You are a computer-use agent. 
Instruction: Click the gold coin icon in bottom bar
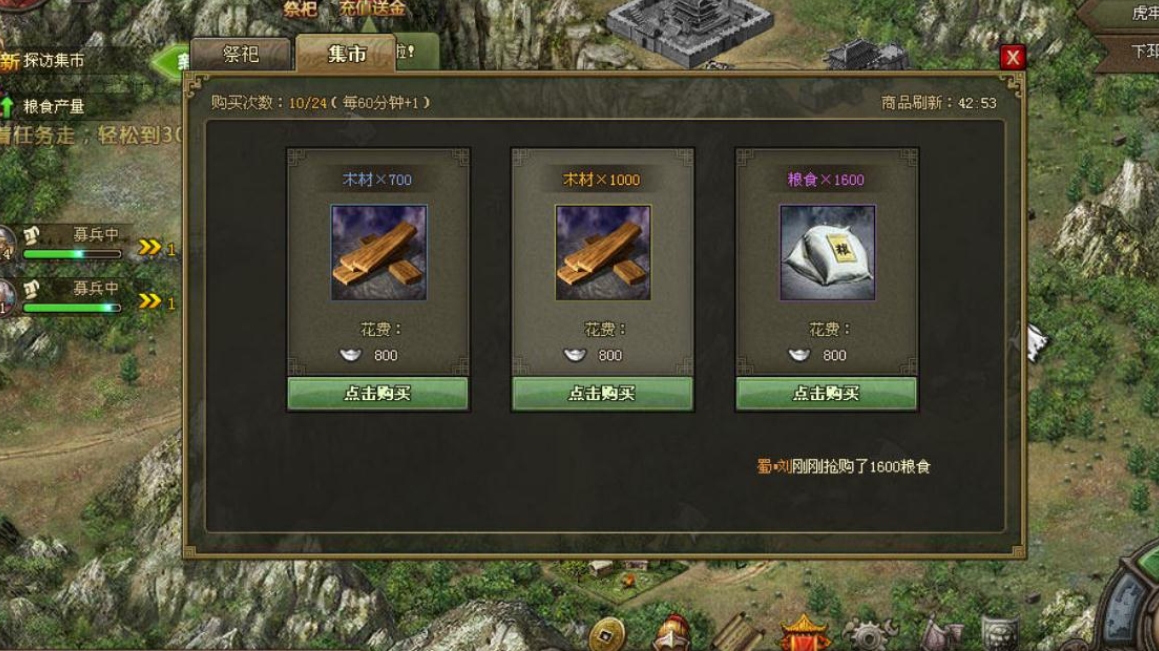[606, 633]
